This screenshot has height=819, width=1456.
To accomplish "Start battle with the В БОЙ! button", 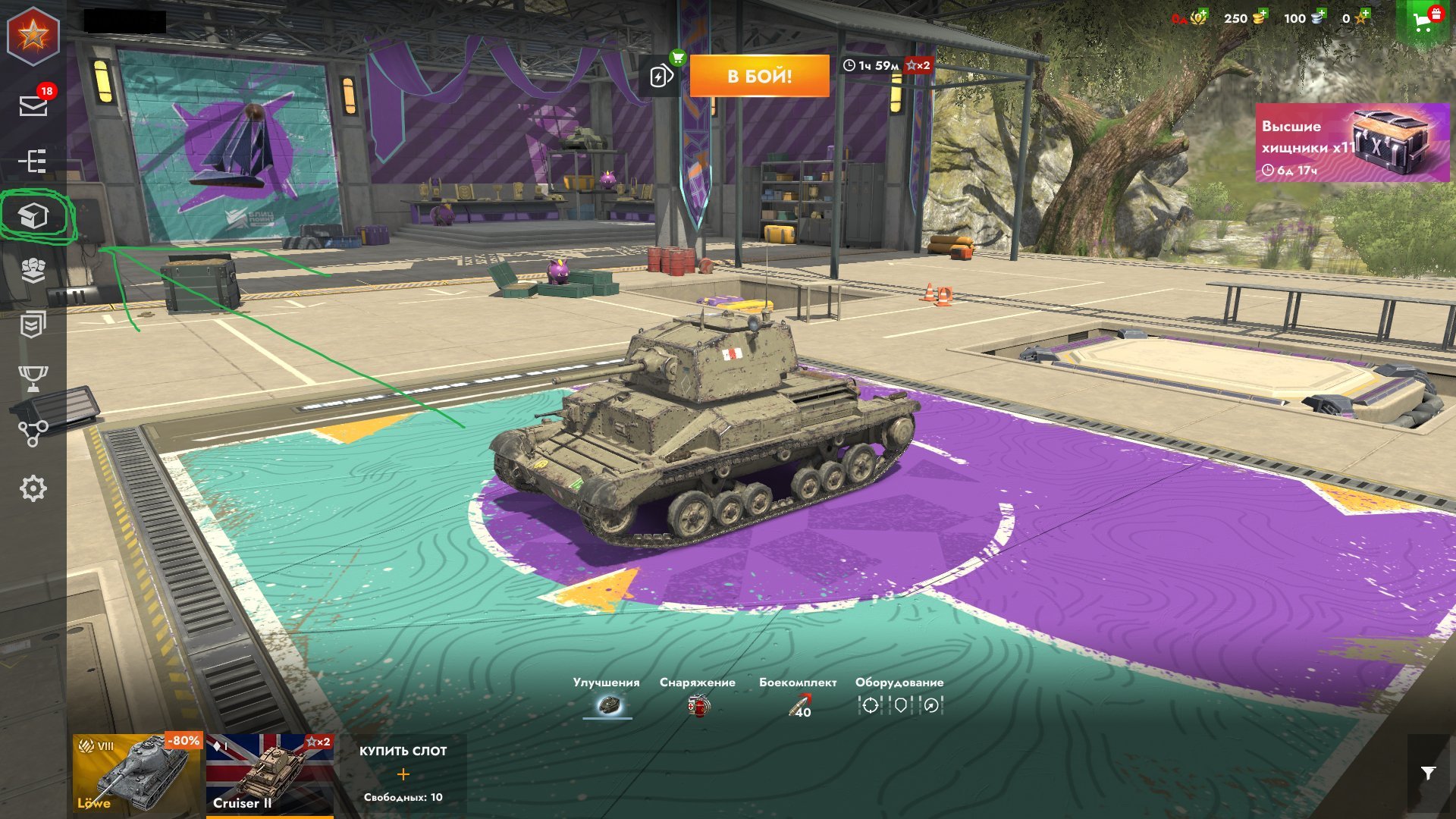I will (759, 76).
